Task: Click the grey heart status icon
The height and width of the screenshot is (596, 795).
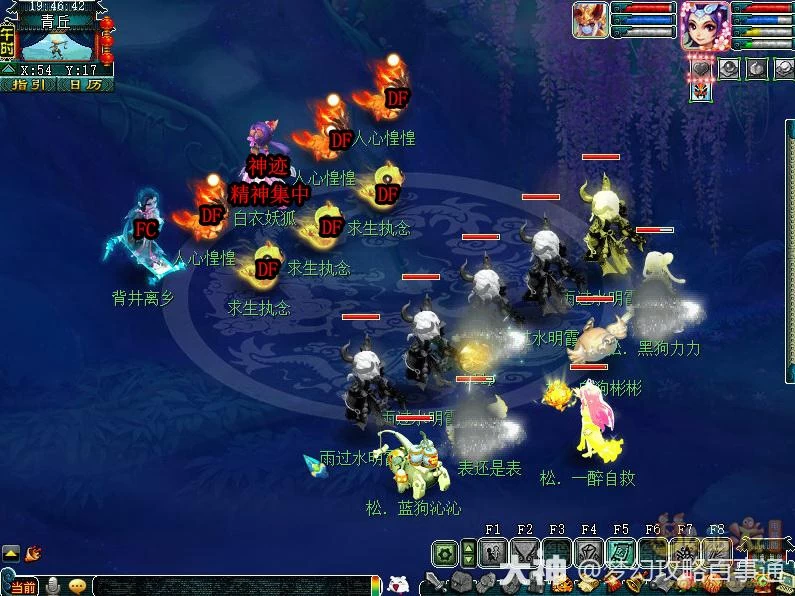Action: (x=704, y=68)
